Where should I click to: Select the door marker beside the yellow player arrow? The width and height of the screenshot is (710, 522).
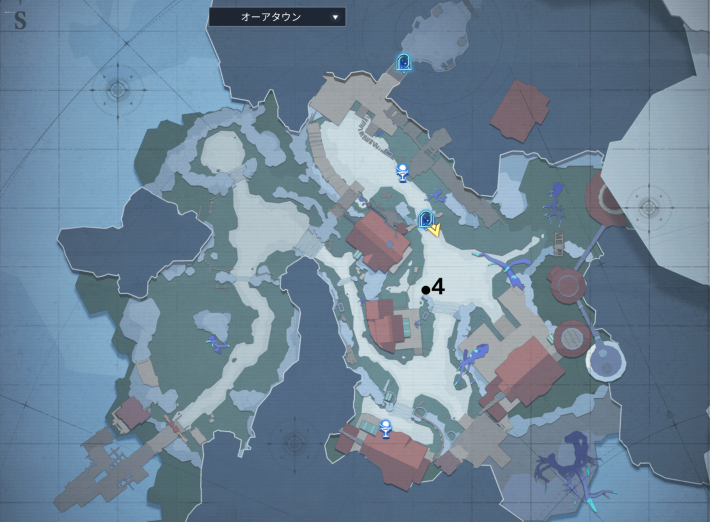(x=426, y=219)
